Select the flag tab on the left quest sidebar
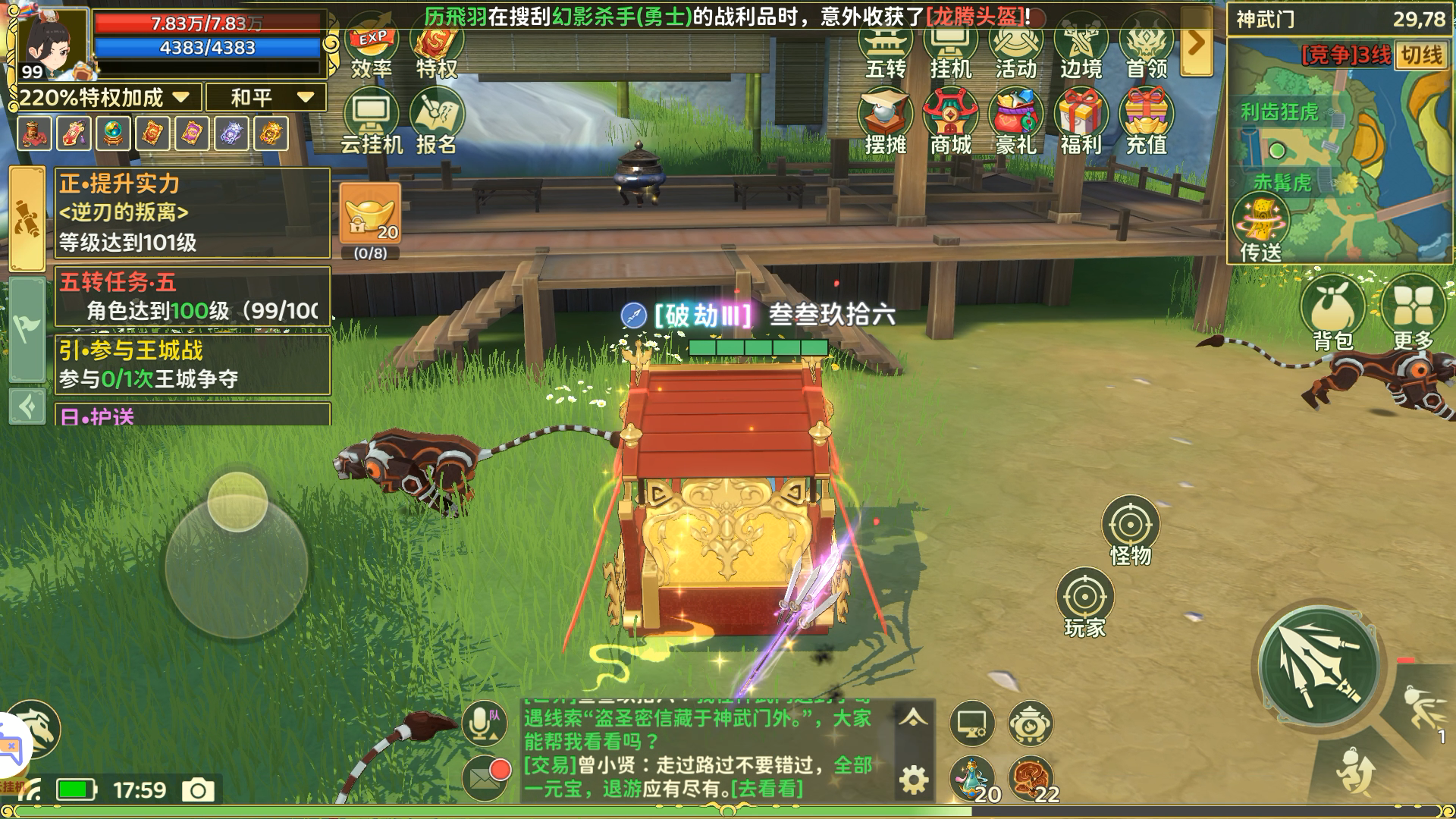Screen dimensions: 1456x819 pos(29,328)
